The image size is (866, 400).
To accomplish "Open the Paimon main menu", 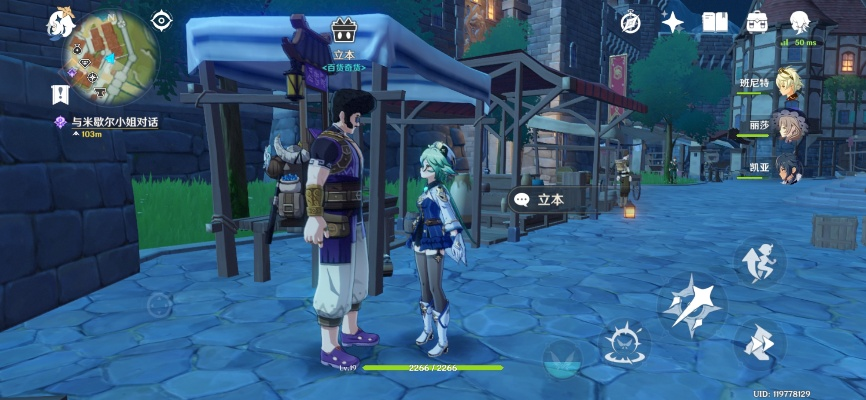I will tap(59, 24).
